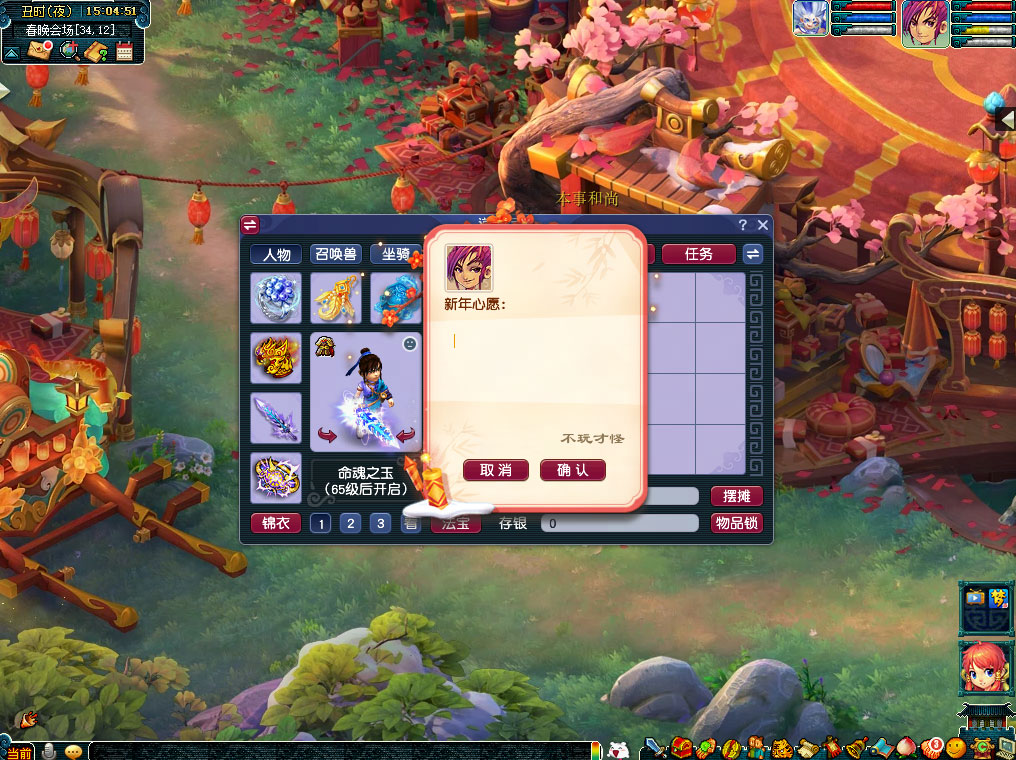Click the 锦衣 button
This screenshot has width=1016, height=760.
275,523
